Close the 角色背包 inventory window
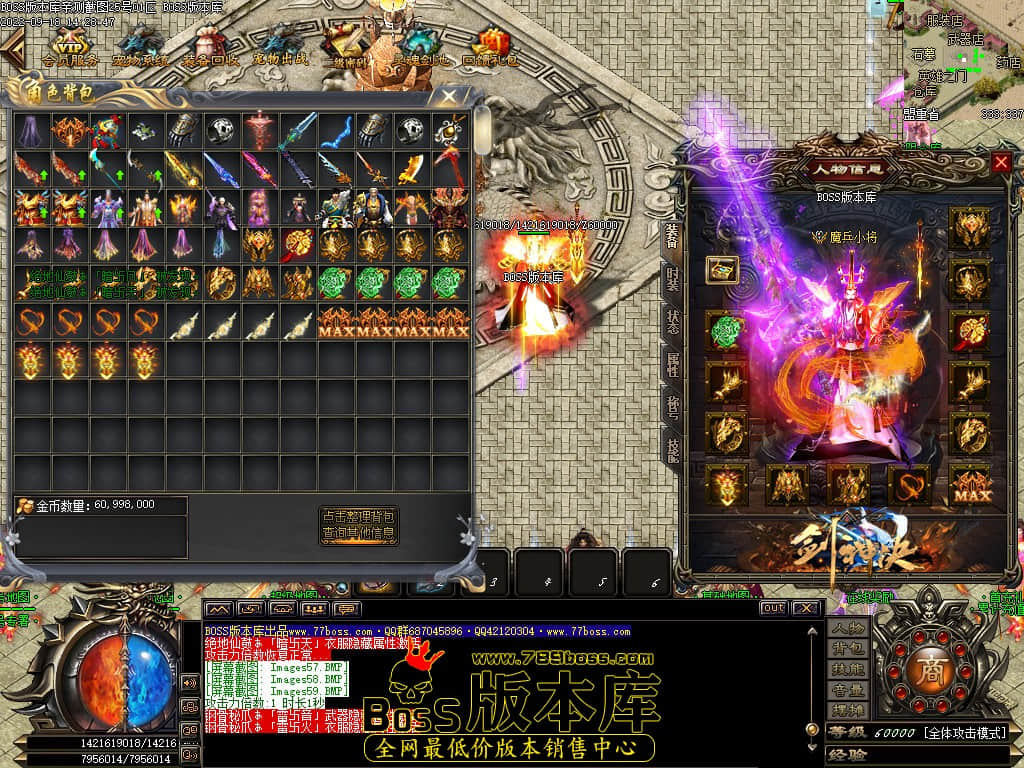This screenshot has width=1024, height=768. (449, 97)
